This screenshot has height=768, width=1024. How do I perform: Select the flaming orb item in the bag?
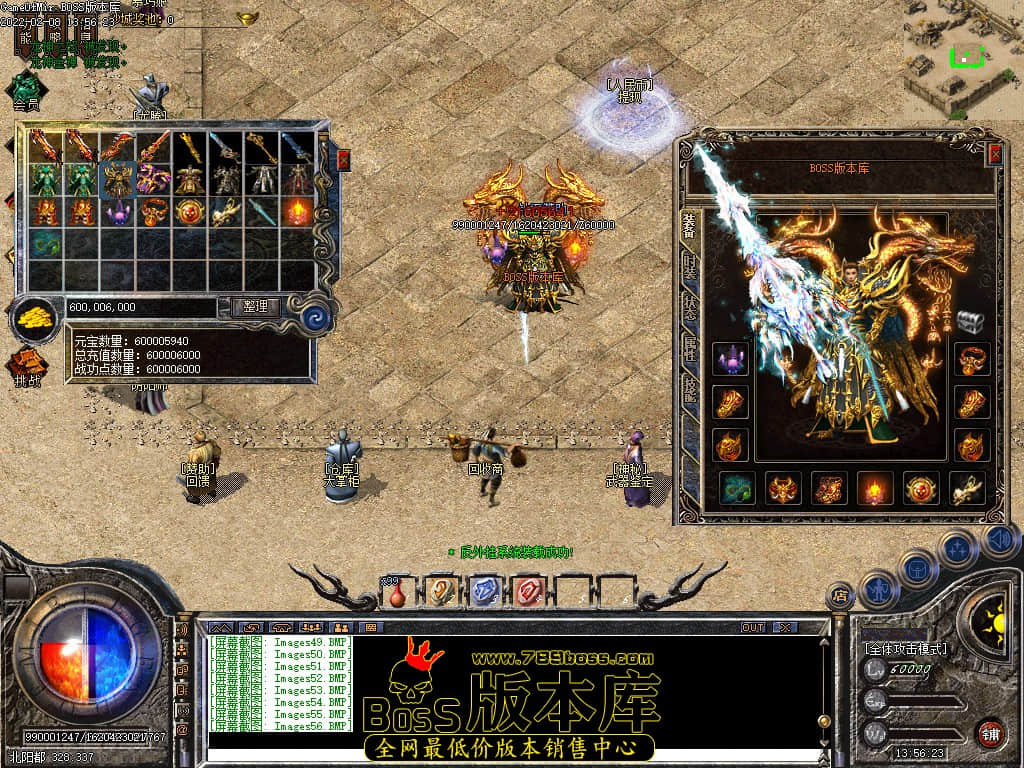click(x=298, y=211)
